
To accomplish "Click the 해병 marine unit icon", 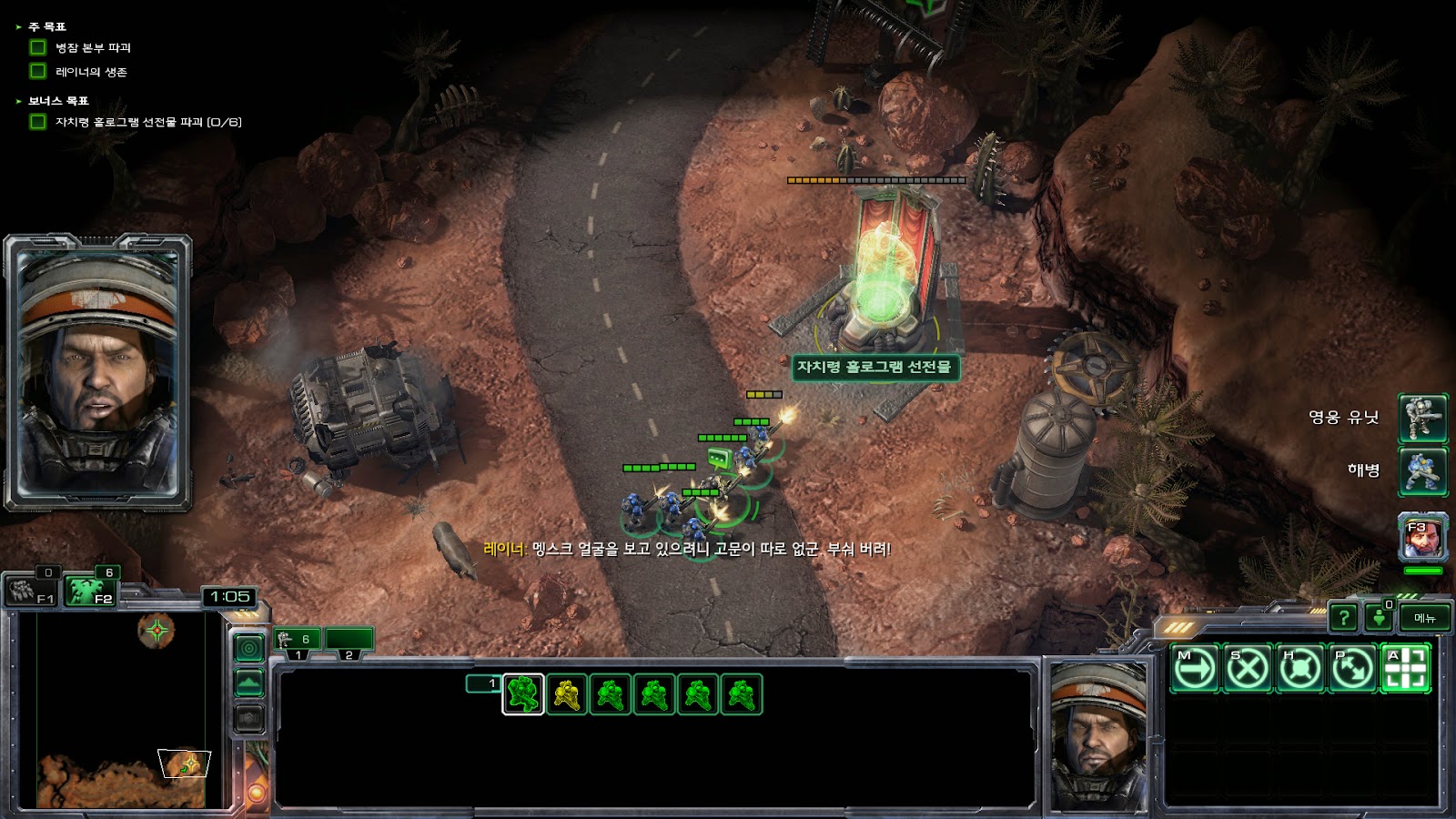I will click(x=1422, y=470).
